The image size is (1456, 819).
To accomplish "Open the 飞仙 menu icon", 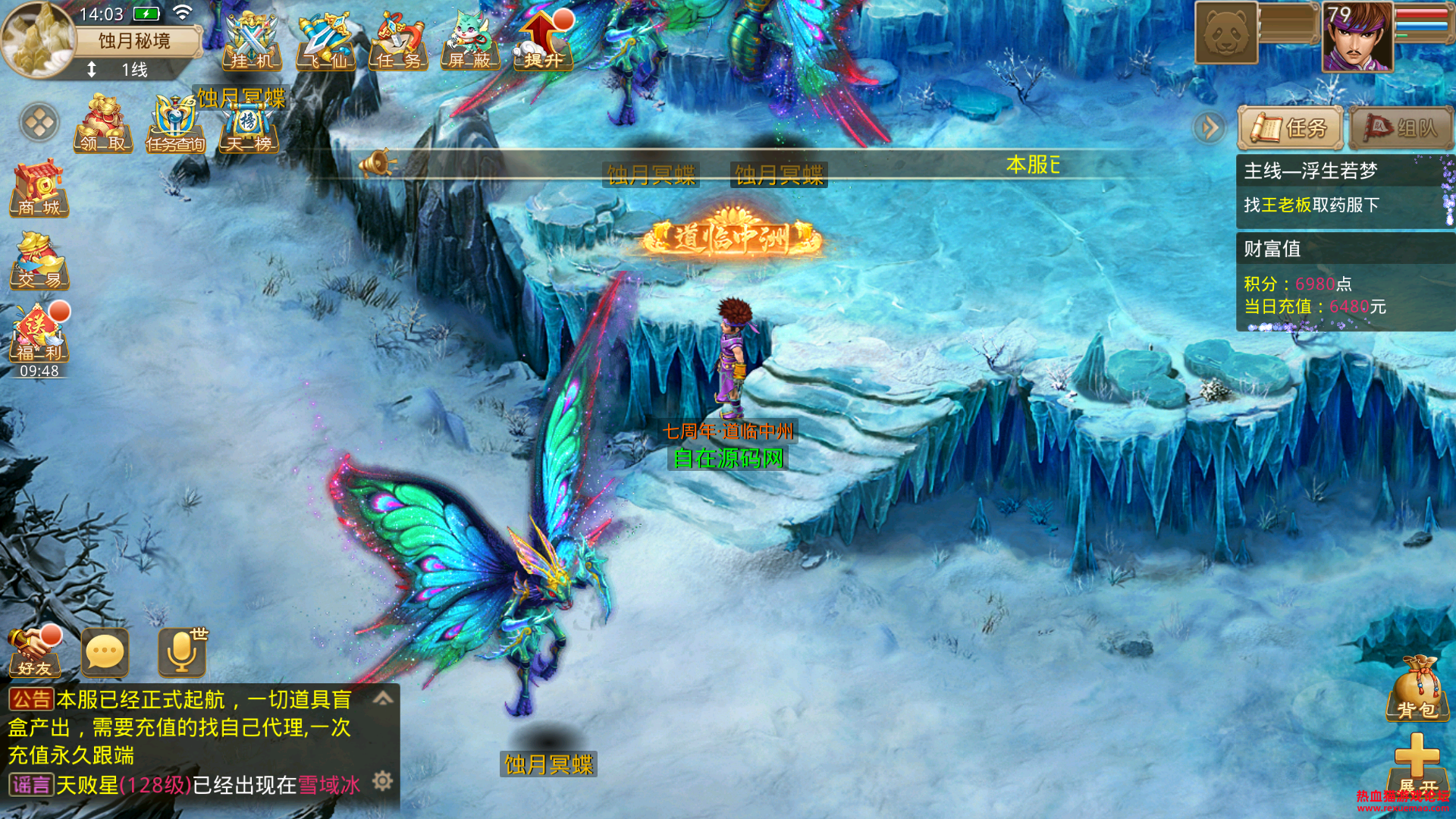I will (x=326, y=42).
